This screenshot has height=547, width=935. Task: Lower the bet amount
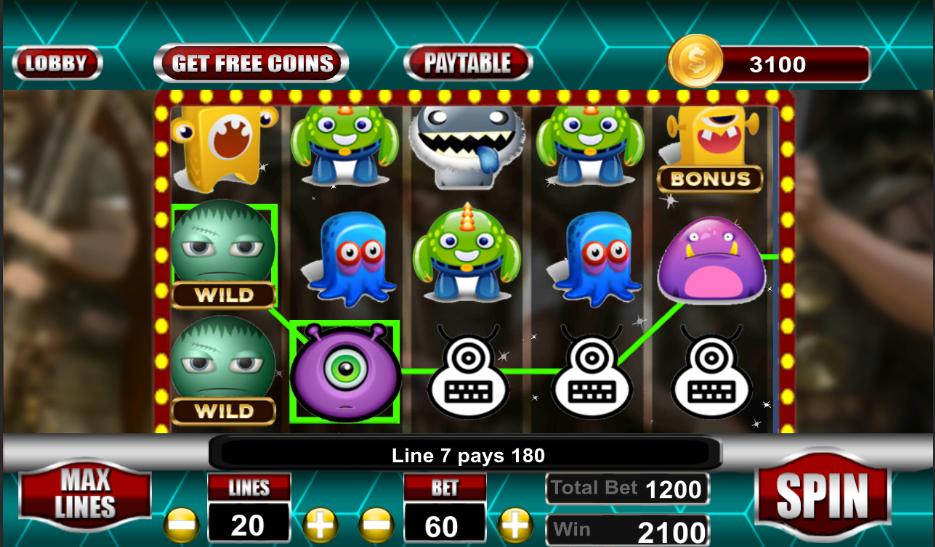coord(376,524)
